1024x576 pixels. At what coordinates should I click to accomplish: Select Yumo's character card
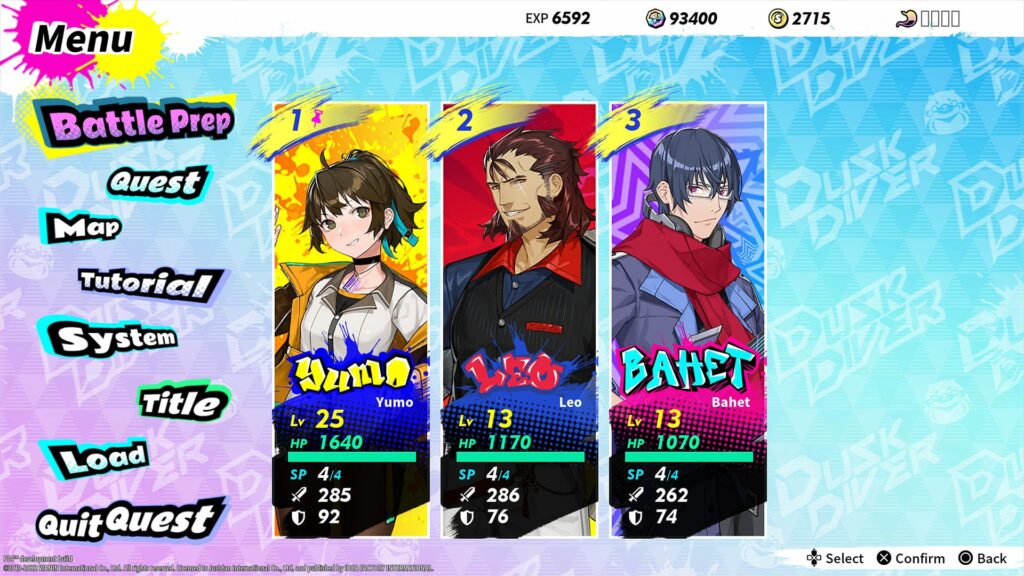351,320
